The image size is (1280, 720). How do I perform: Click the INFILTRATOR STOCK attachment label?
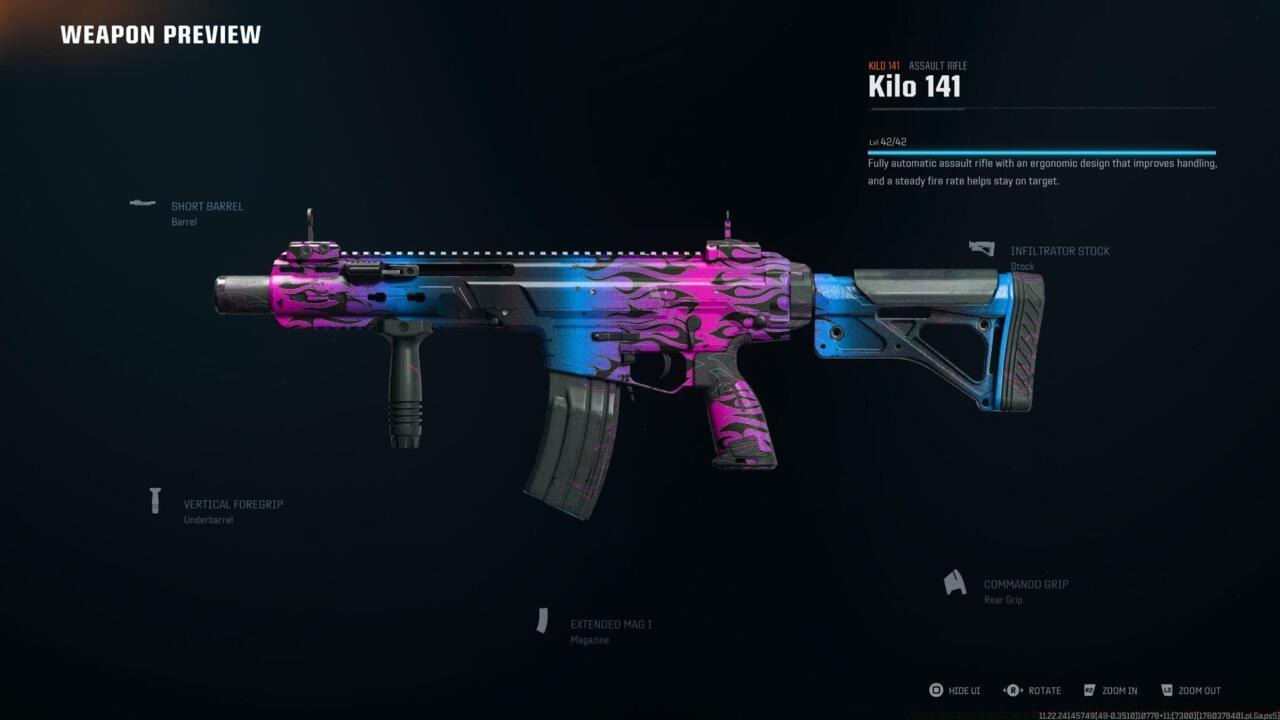[1059, 250]
